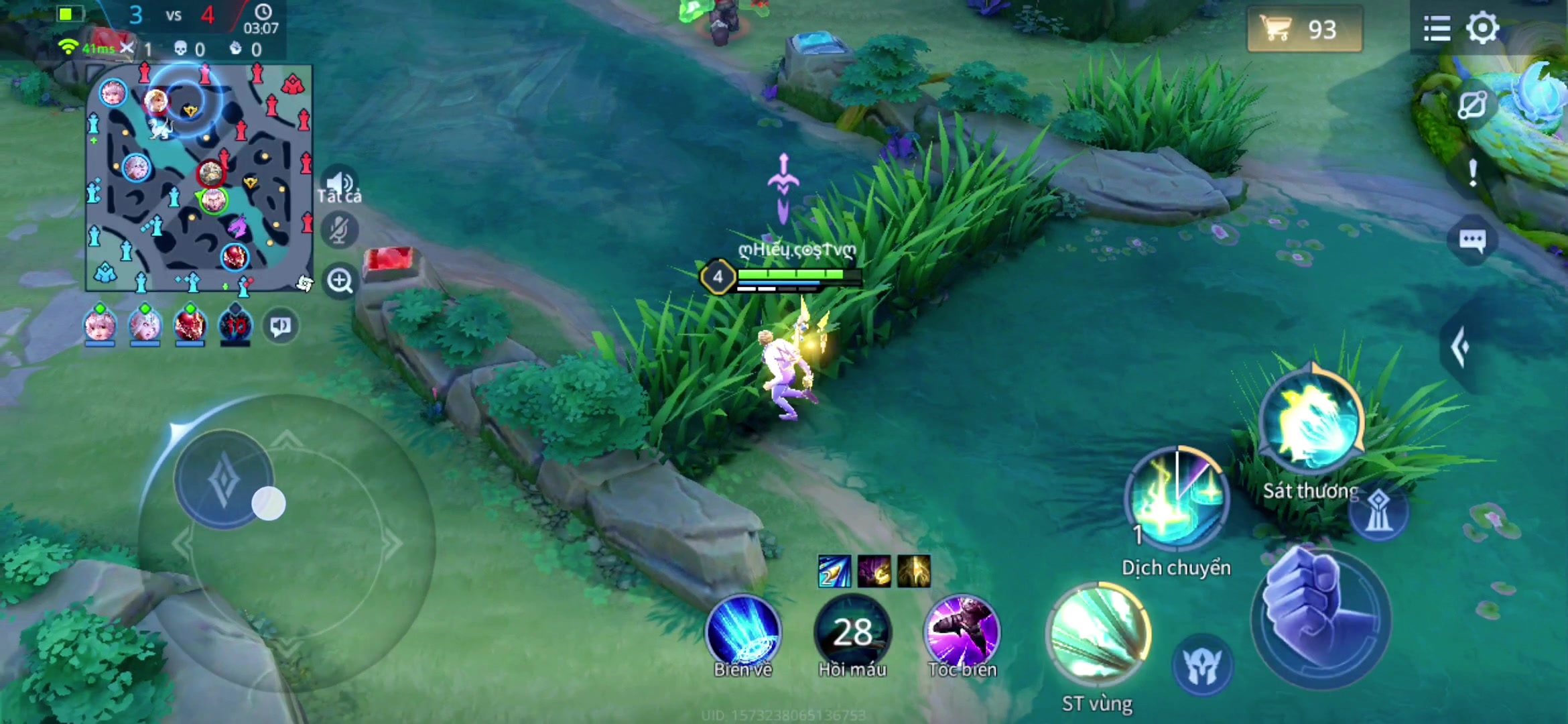Toggle minimap zoom with the magnifier
Screen dimensions: 1568x724
341,282
